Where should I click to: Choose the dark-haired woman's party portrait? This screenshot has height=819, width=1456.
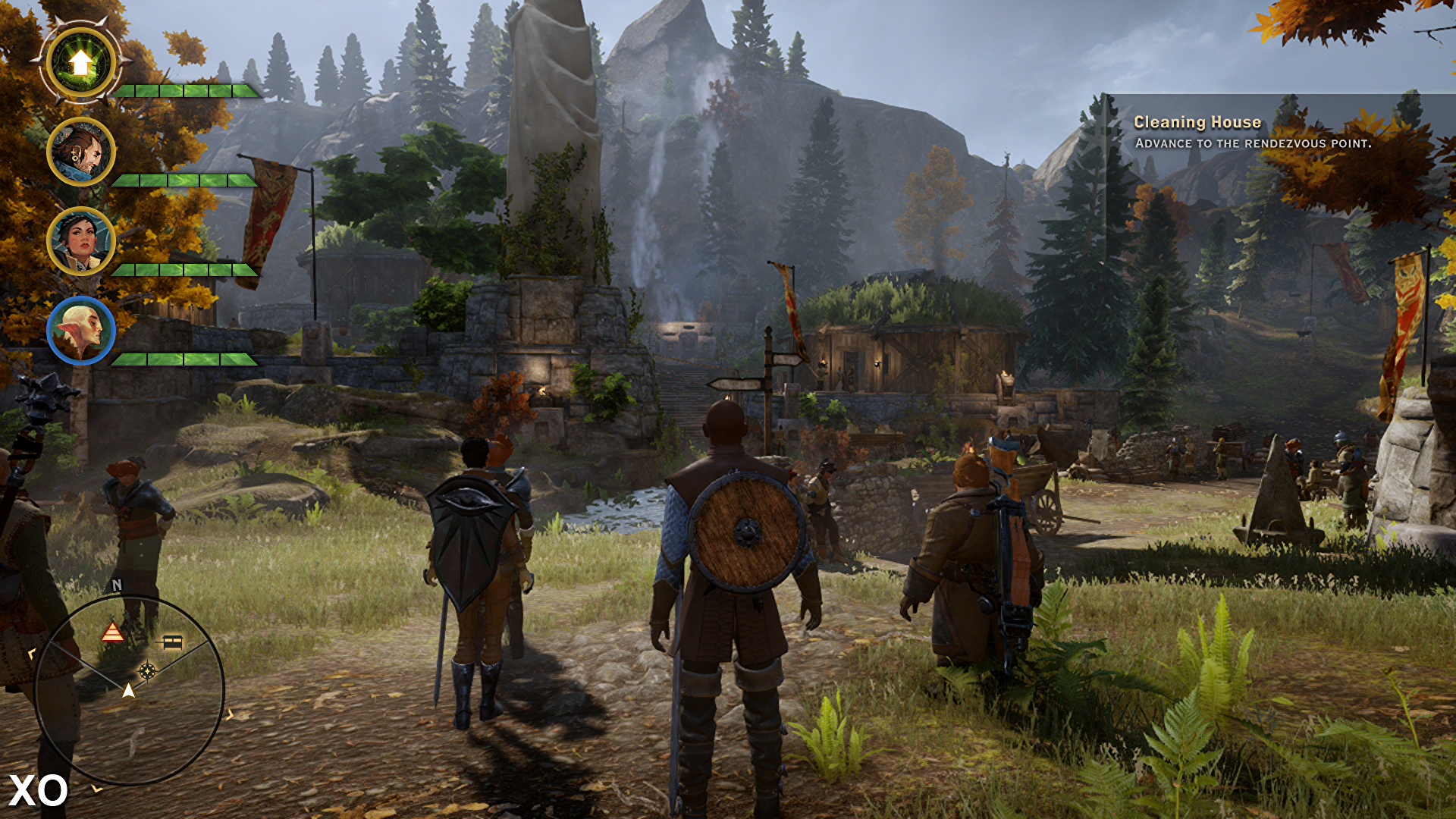[81, 241]
